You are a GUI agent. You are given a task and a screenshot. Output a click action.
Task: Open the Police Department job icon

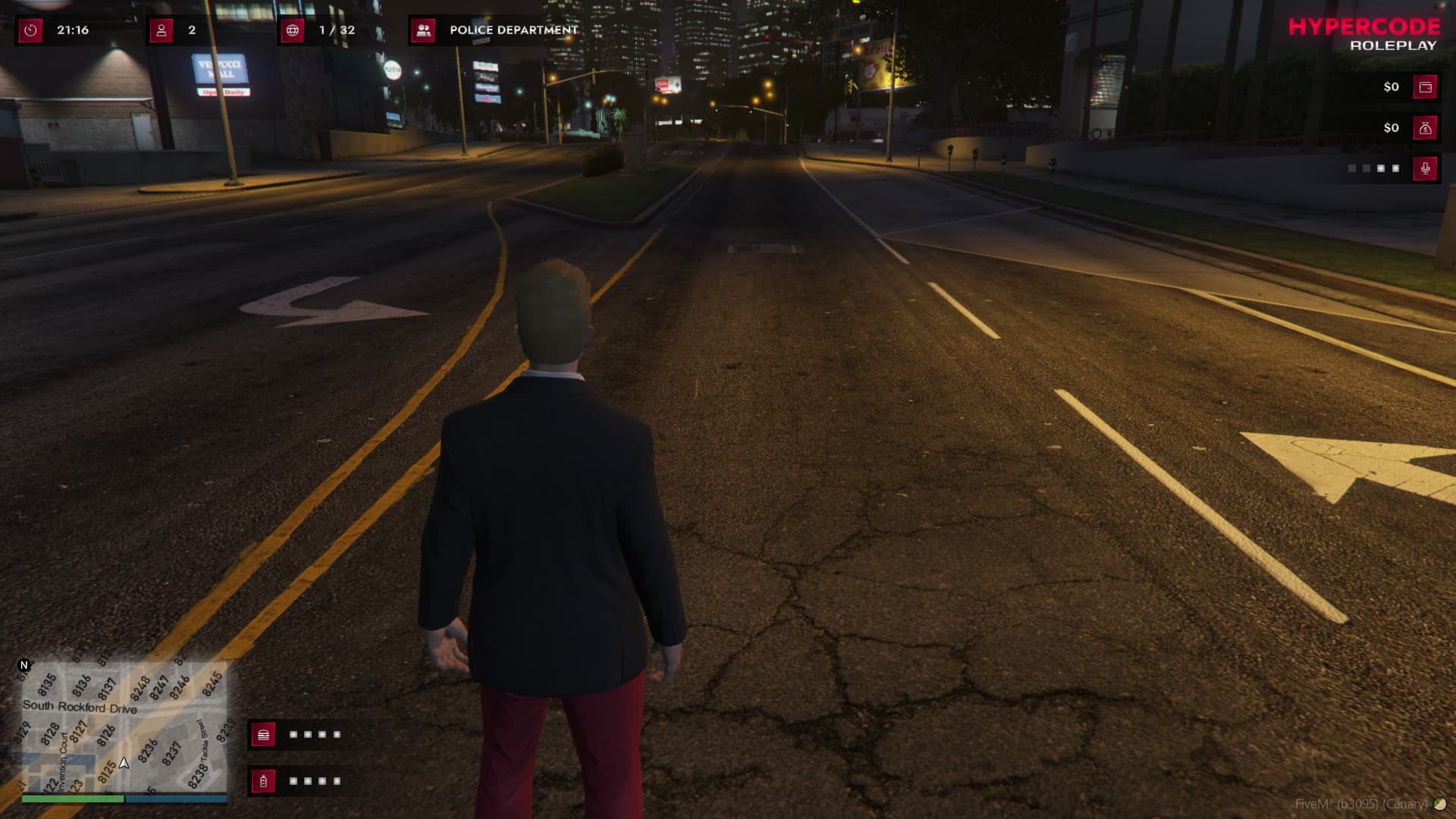click(x=423, y=30)
